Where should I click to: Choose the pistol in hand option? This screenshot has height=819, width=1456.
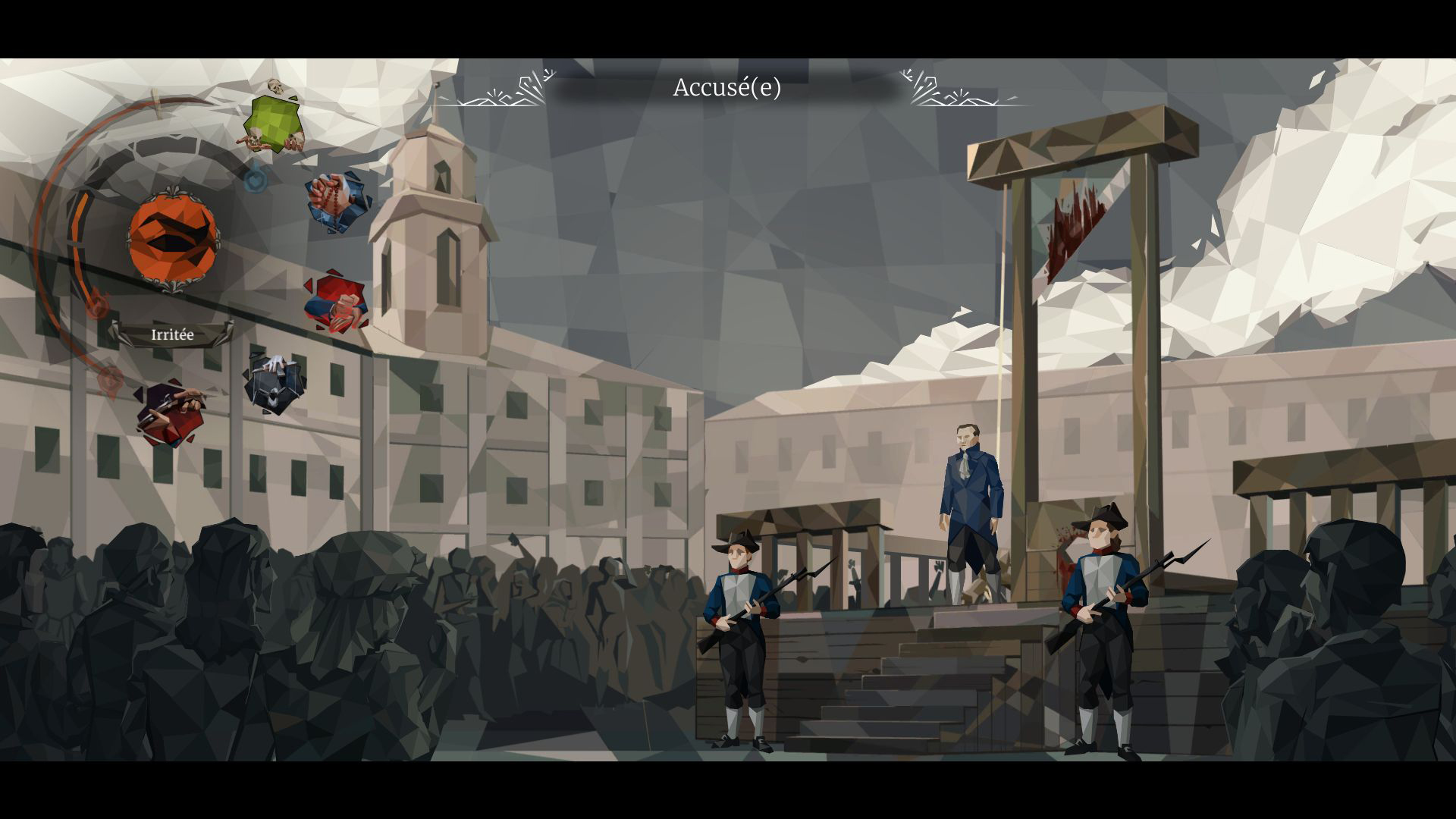pos(173,408)
